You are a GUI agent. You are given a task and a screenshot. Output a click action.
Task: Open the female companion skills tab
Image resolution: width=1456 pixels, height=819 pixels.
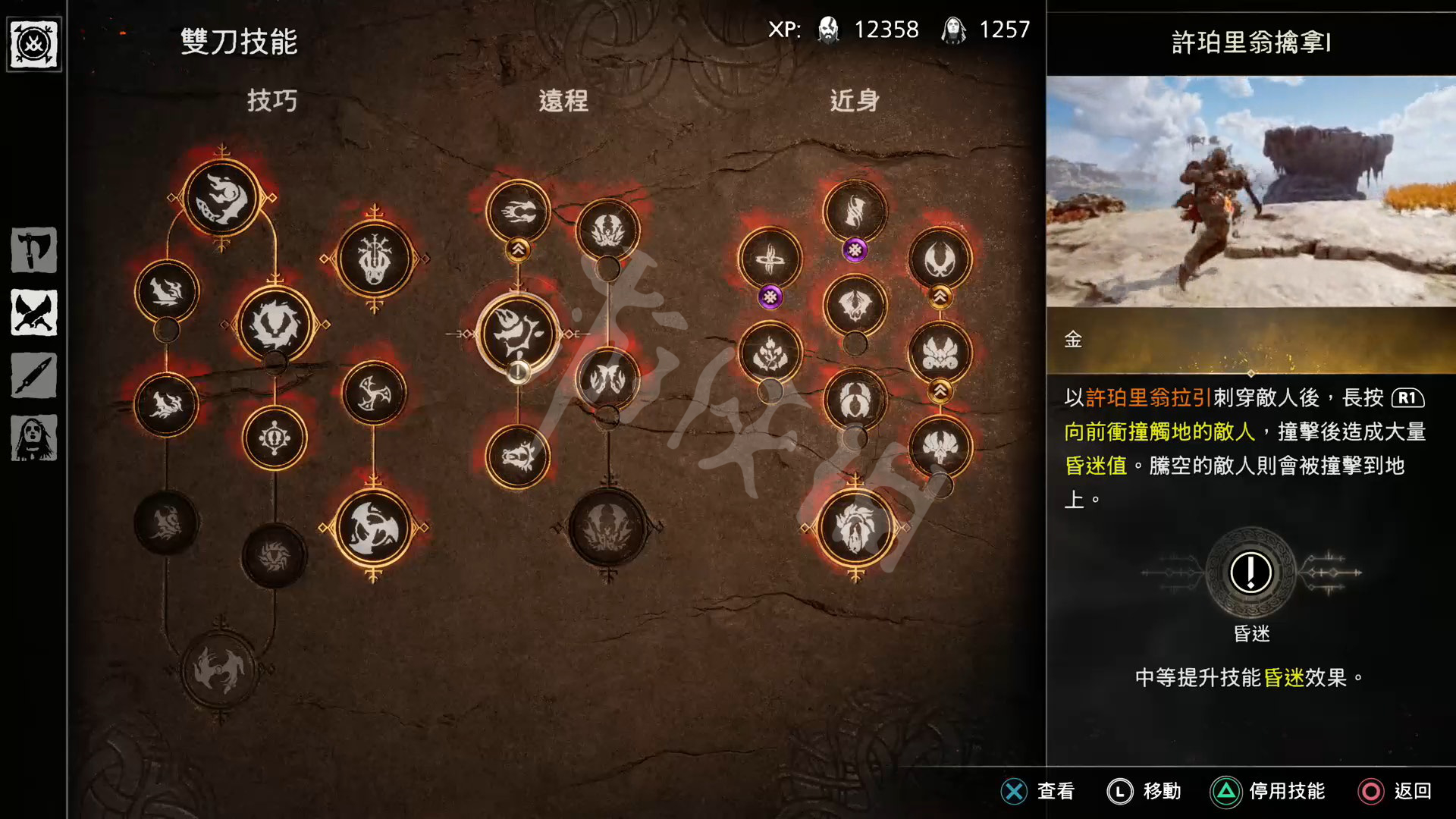coord(34,438)
